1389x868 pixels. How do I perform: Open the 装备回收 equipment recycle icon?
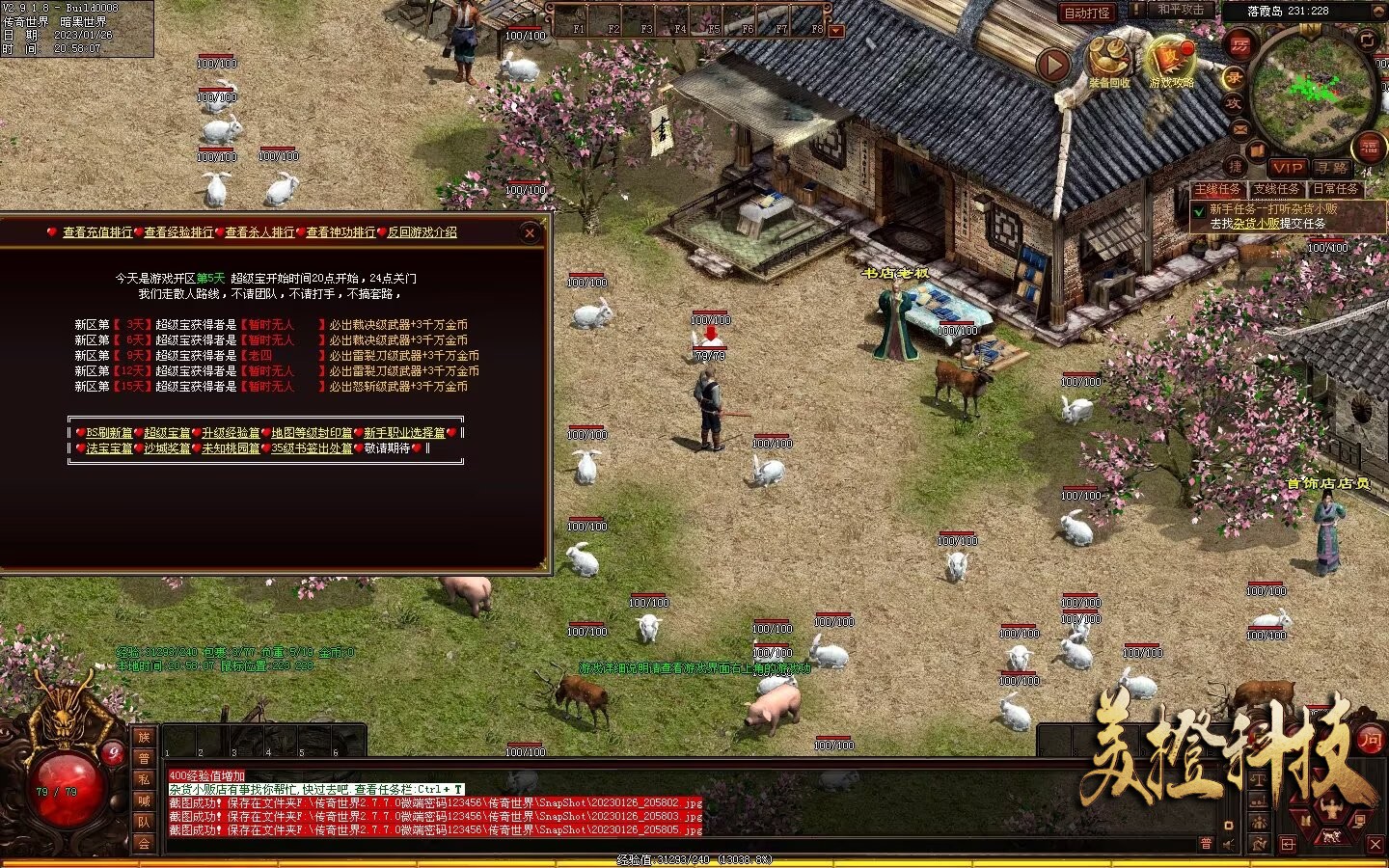tap(1109, 62)
